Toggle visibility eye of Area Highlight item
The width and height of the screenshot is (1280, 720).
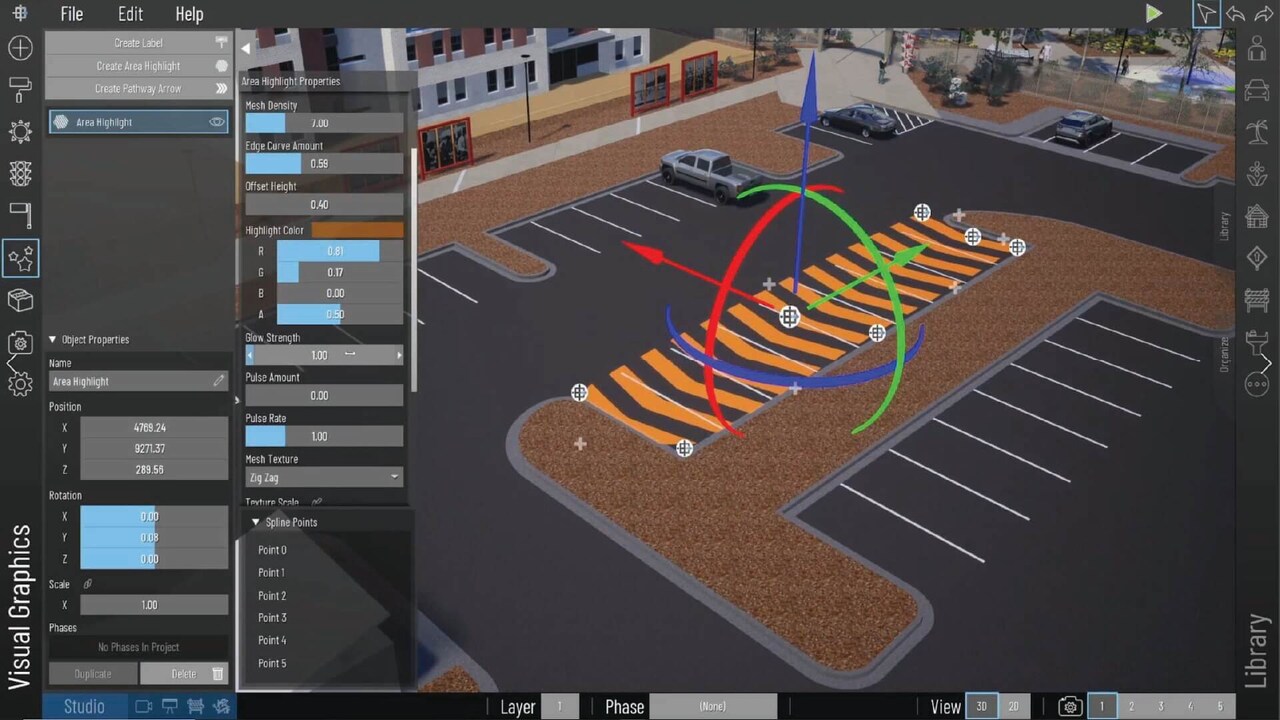click(x=216, y=122)
